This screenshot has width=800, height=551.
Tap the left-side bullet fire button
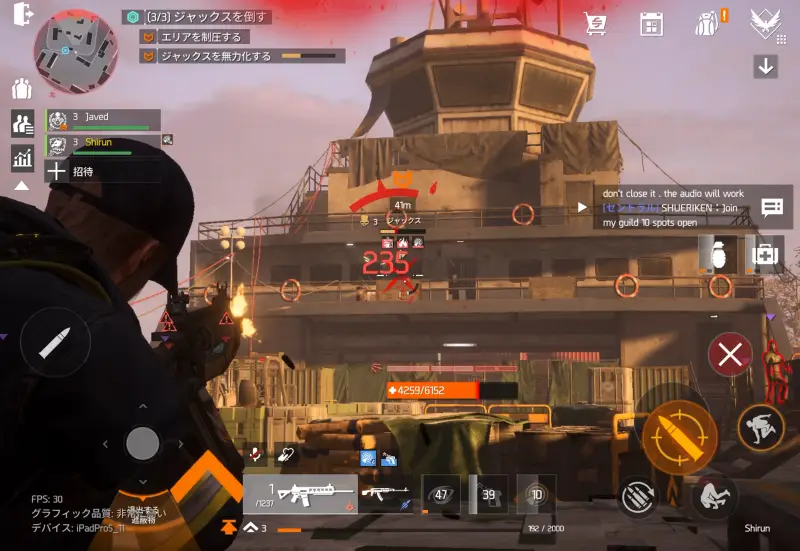54,343
